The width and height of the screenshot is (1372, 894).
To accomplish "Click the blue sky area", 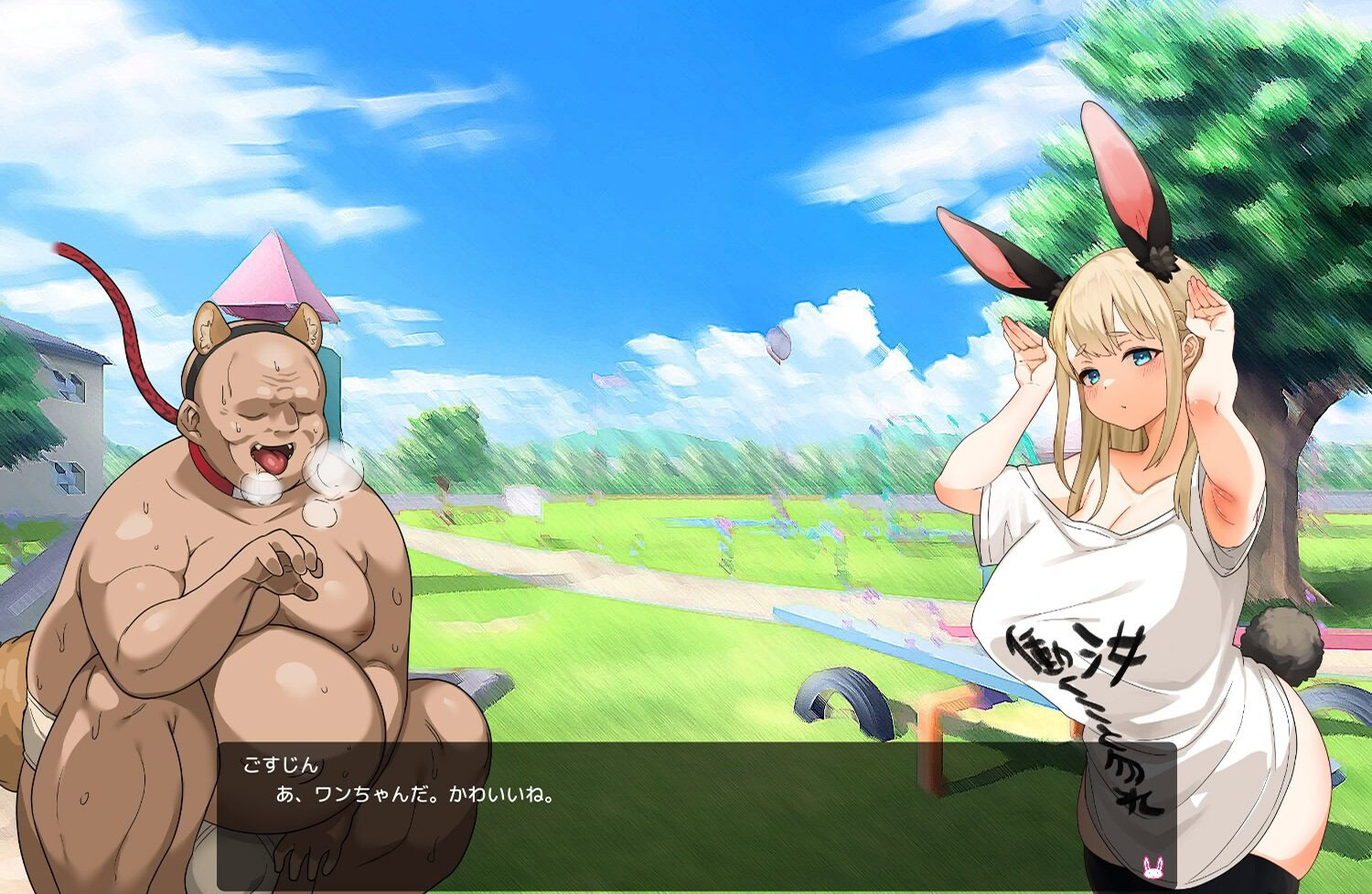I will (x=640, y=137).
